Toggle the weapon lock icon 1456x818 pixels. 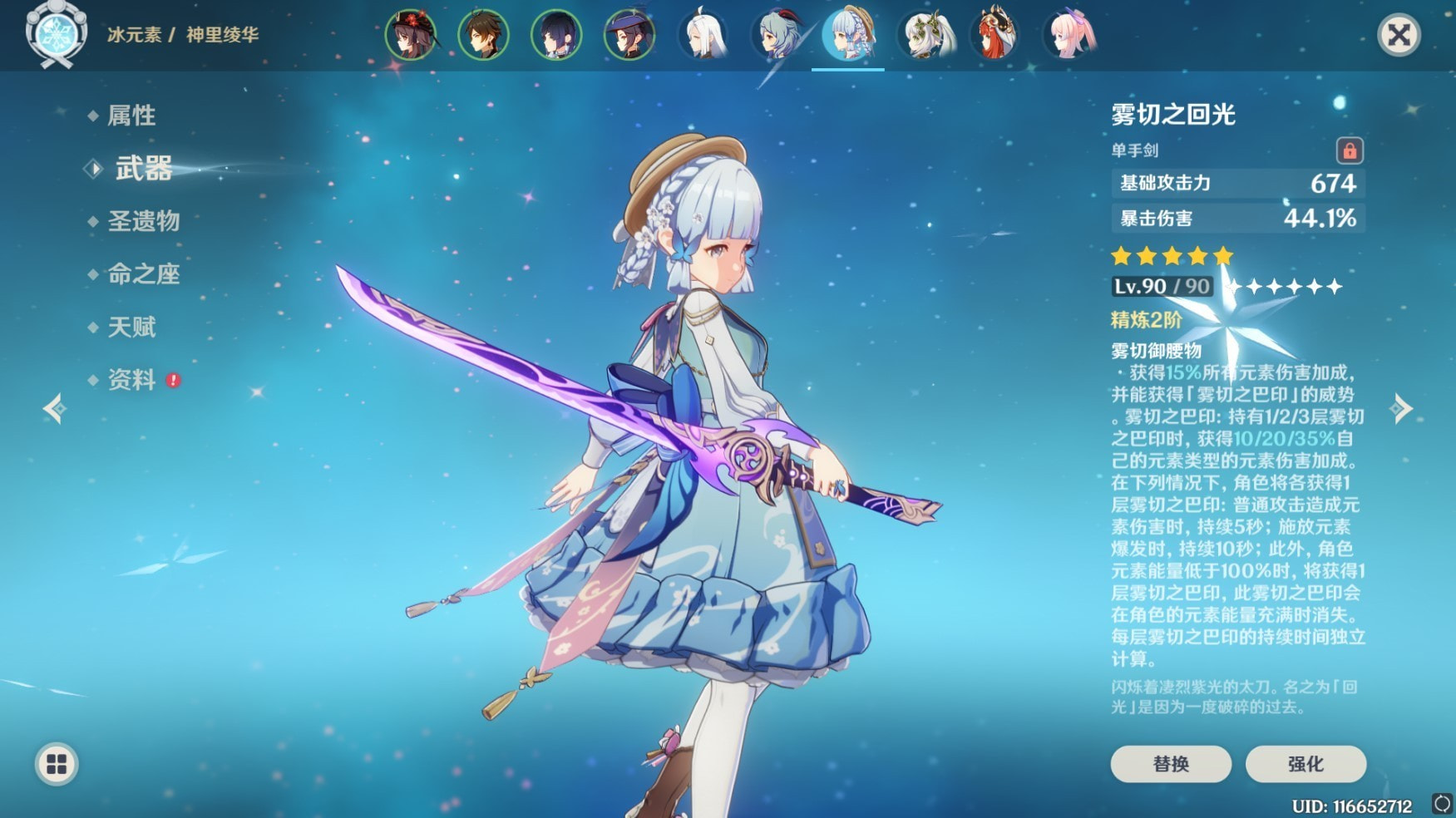[x=1350, y=150]
